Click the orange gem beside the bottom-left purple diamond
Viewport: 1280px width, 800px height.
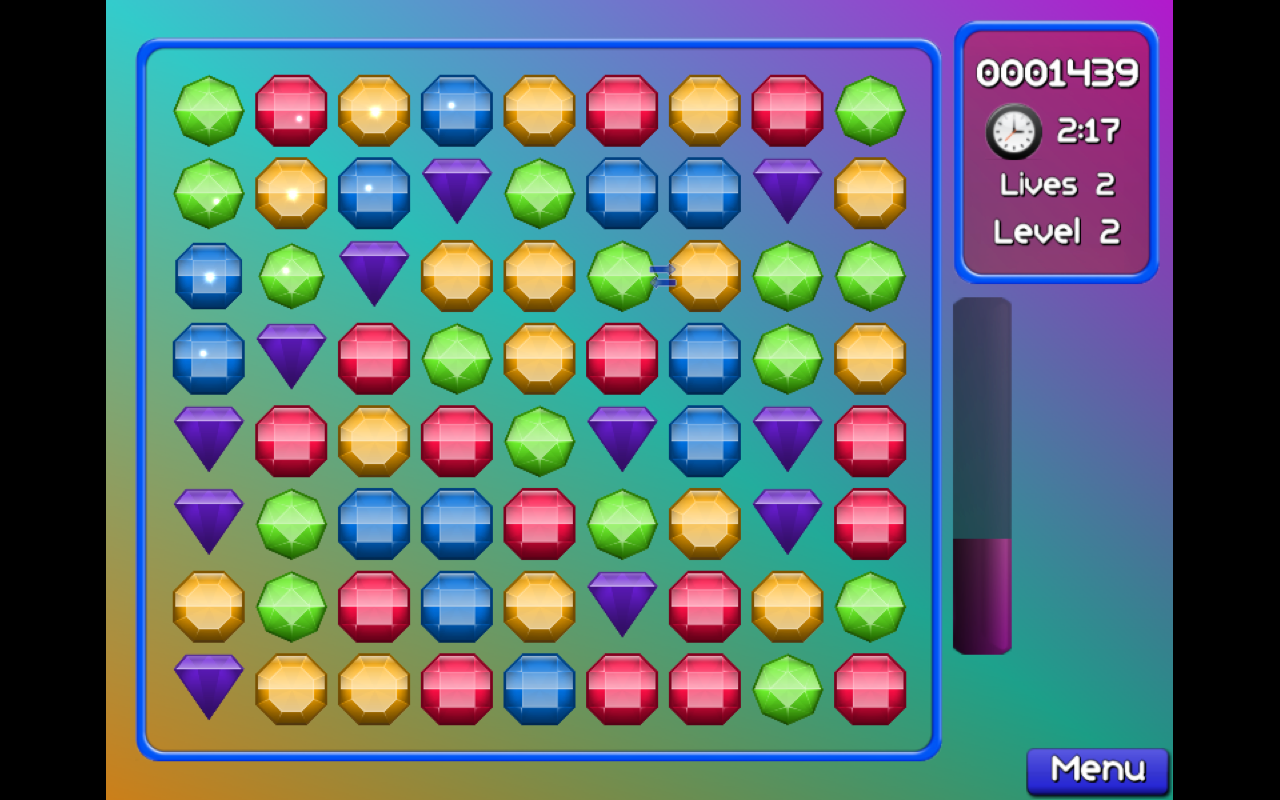click(291, 685)
